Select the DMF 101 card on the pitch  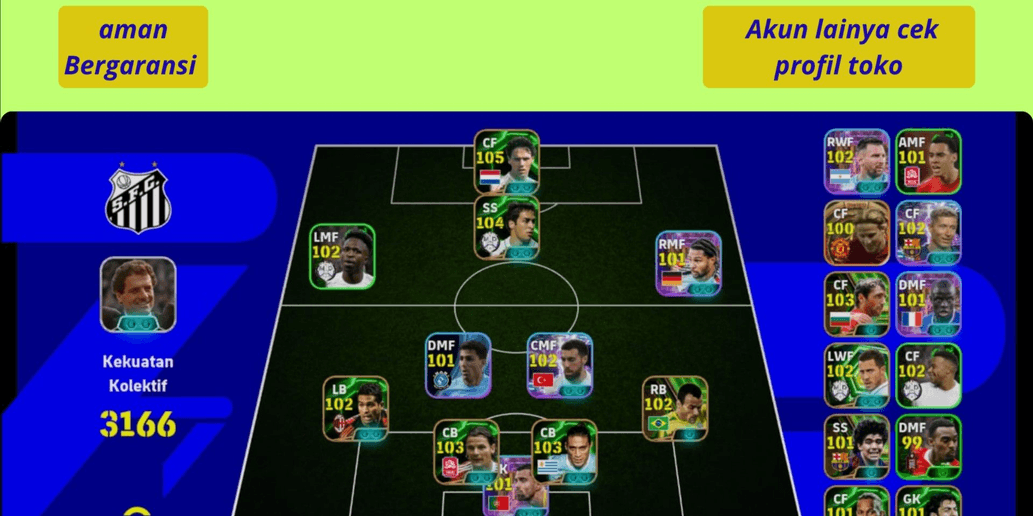click(x=458, y=366)
